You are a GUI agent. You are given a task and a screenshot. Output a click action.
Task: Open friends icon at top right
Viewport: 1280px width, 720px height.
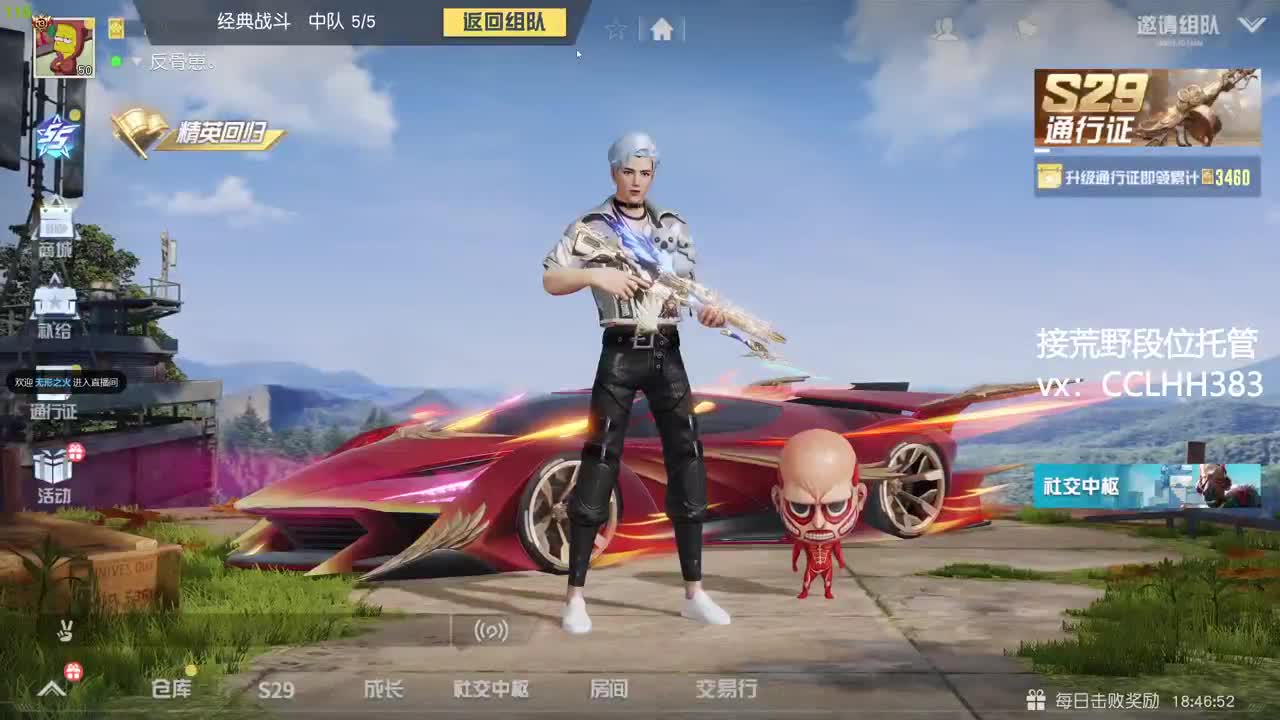944,30
